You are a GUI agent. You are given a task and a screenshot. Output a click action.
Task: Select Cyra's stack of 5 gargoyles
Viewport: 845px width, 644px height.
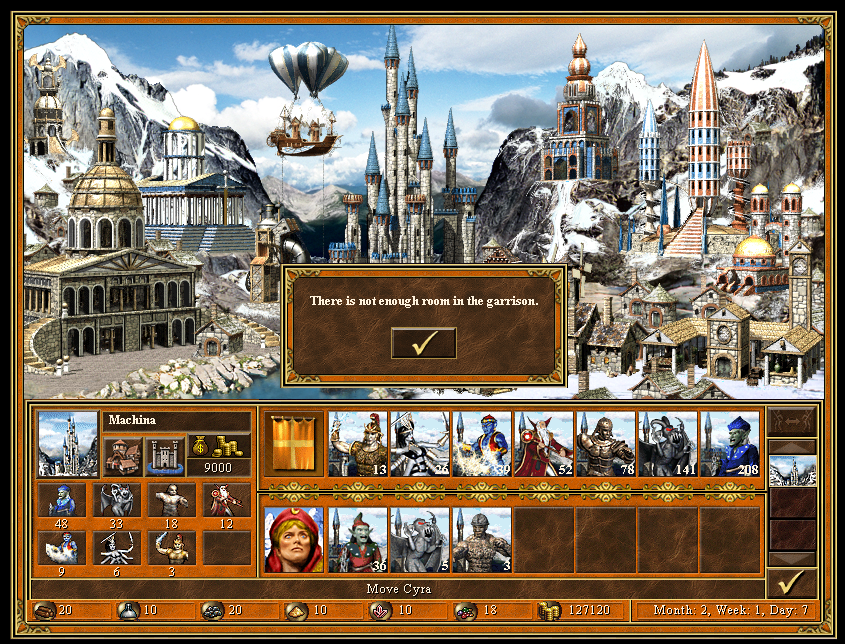(x=420, y=540)
